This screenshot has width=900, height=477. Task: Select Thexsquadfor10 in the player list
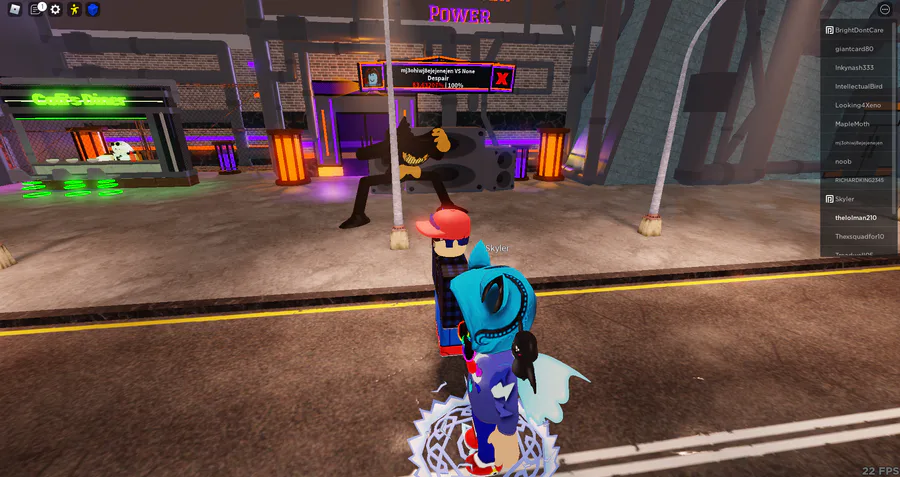859,236
